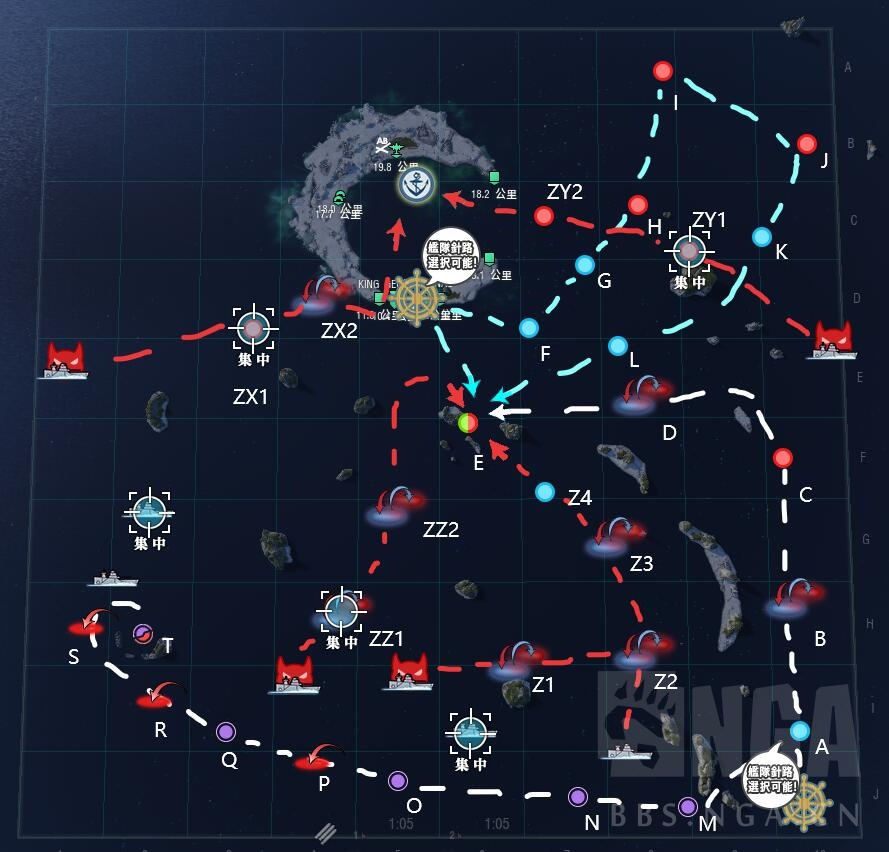Select the purple node Q

226,732
